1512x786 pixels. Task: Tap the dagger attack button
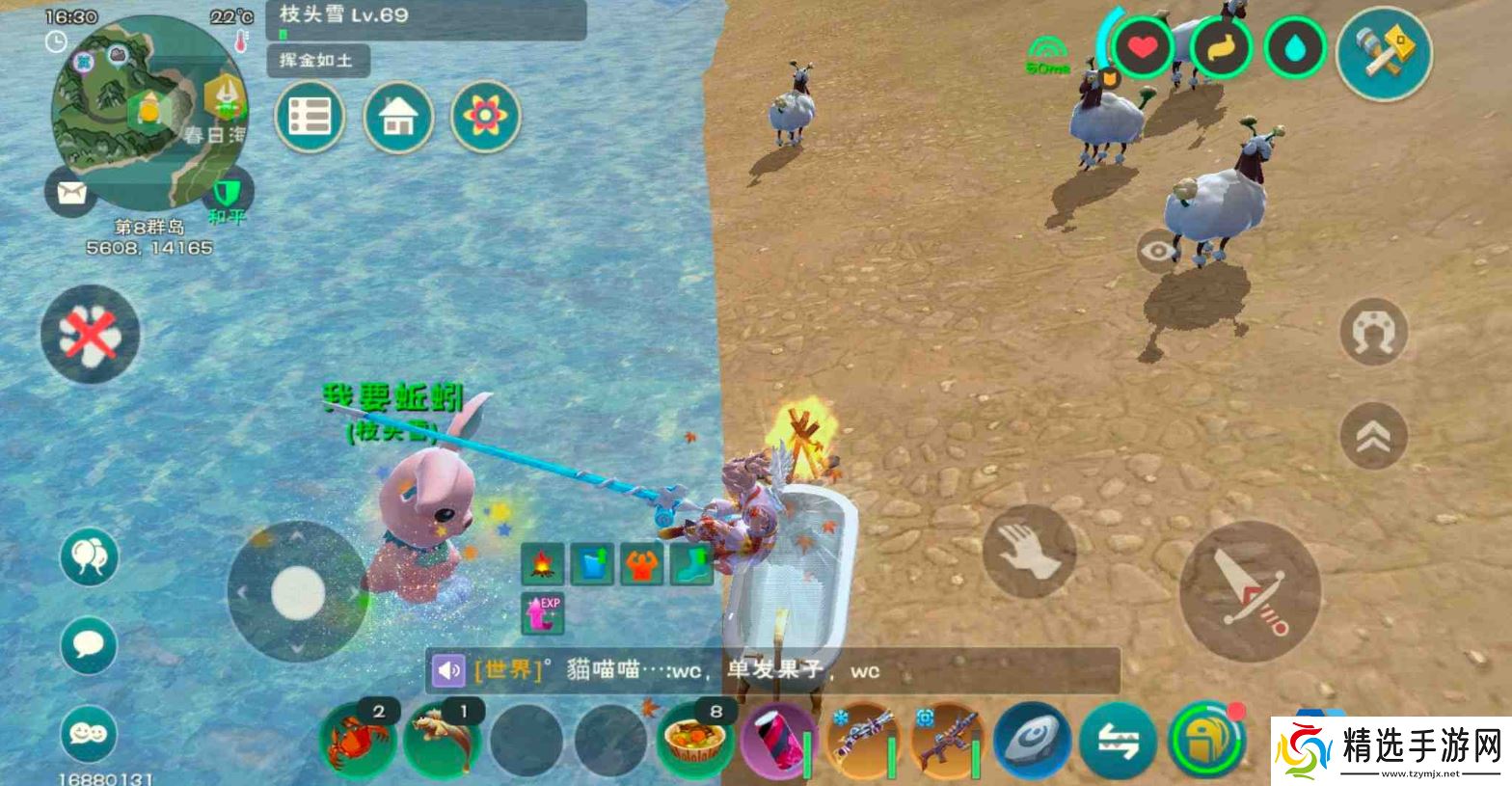(x=1250, y=591)
